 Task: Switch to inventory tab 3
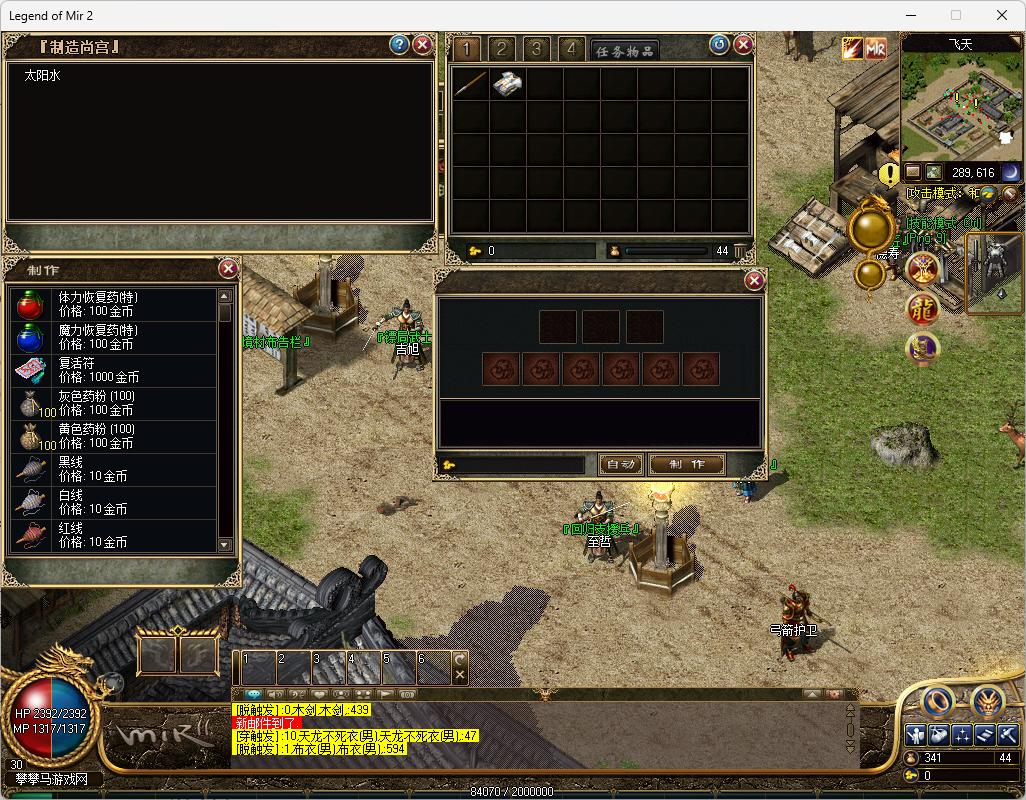[x=537, y=49]
